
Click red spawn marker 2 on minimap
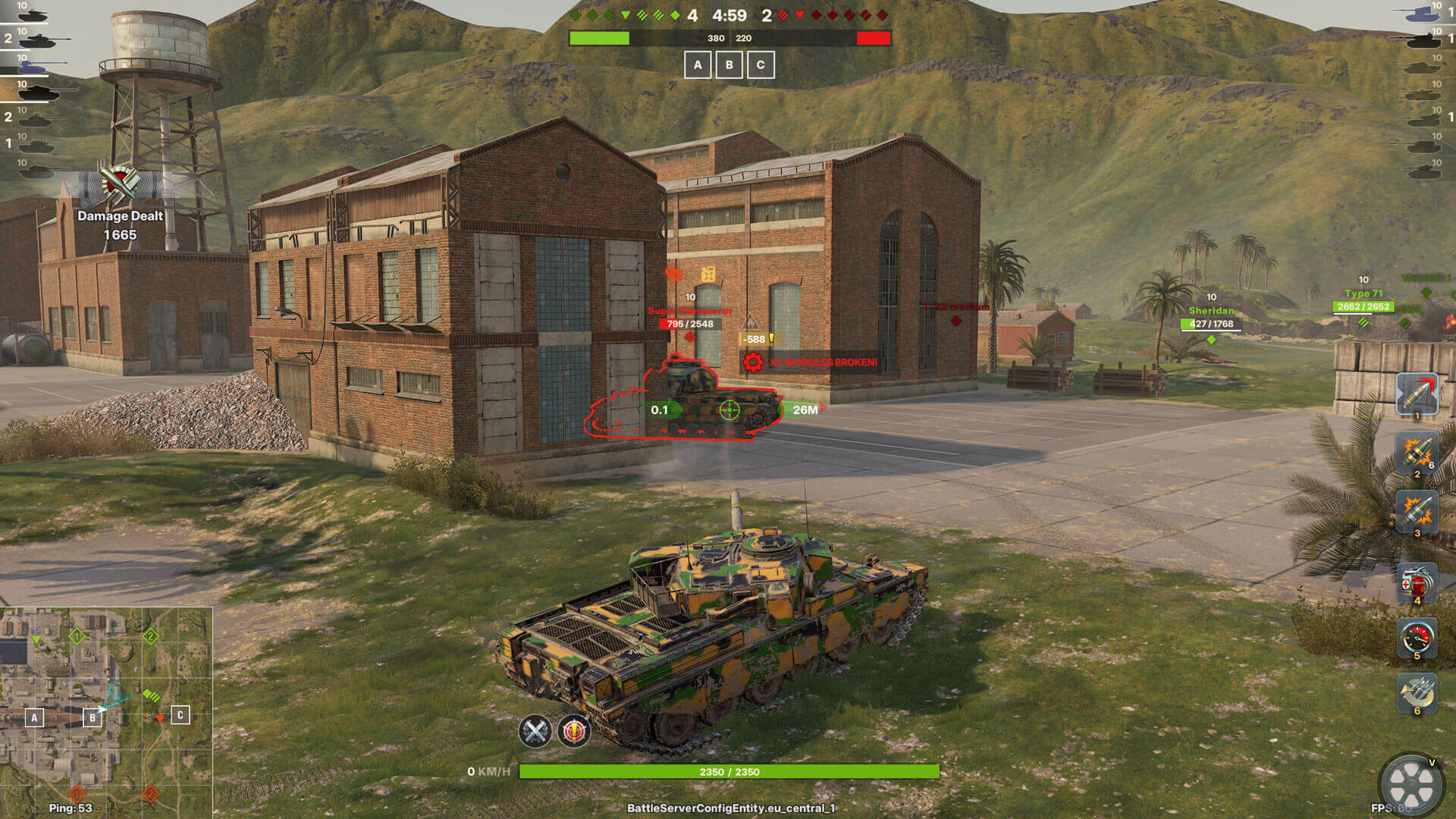(150, 794)
